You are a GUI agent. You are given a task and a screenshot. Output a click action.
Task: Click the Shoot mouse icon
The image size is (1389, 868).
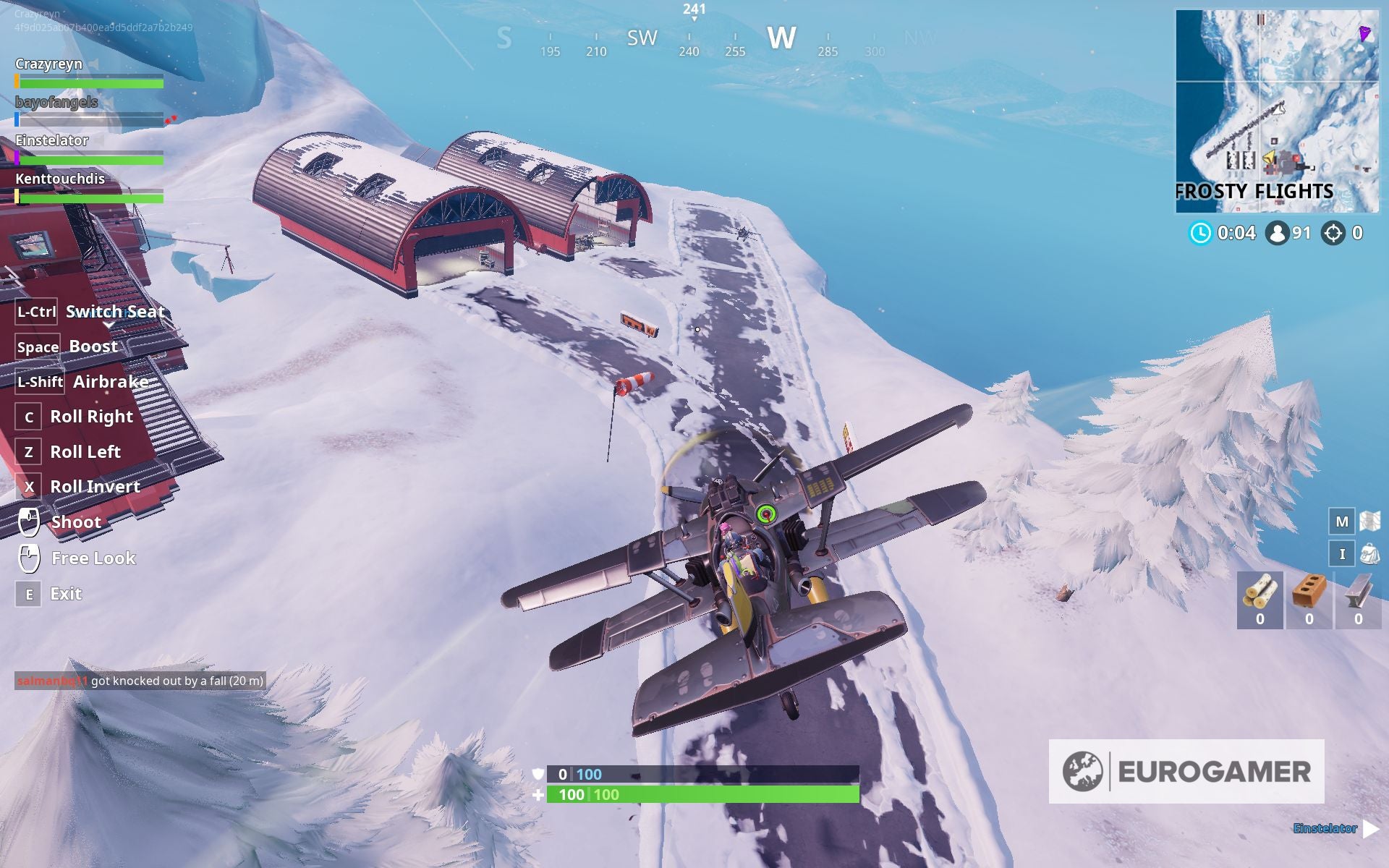pos(28,521)
